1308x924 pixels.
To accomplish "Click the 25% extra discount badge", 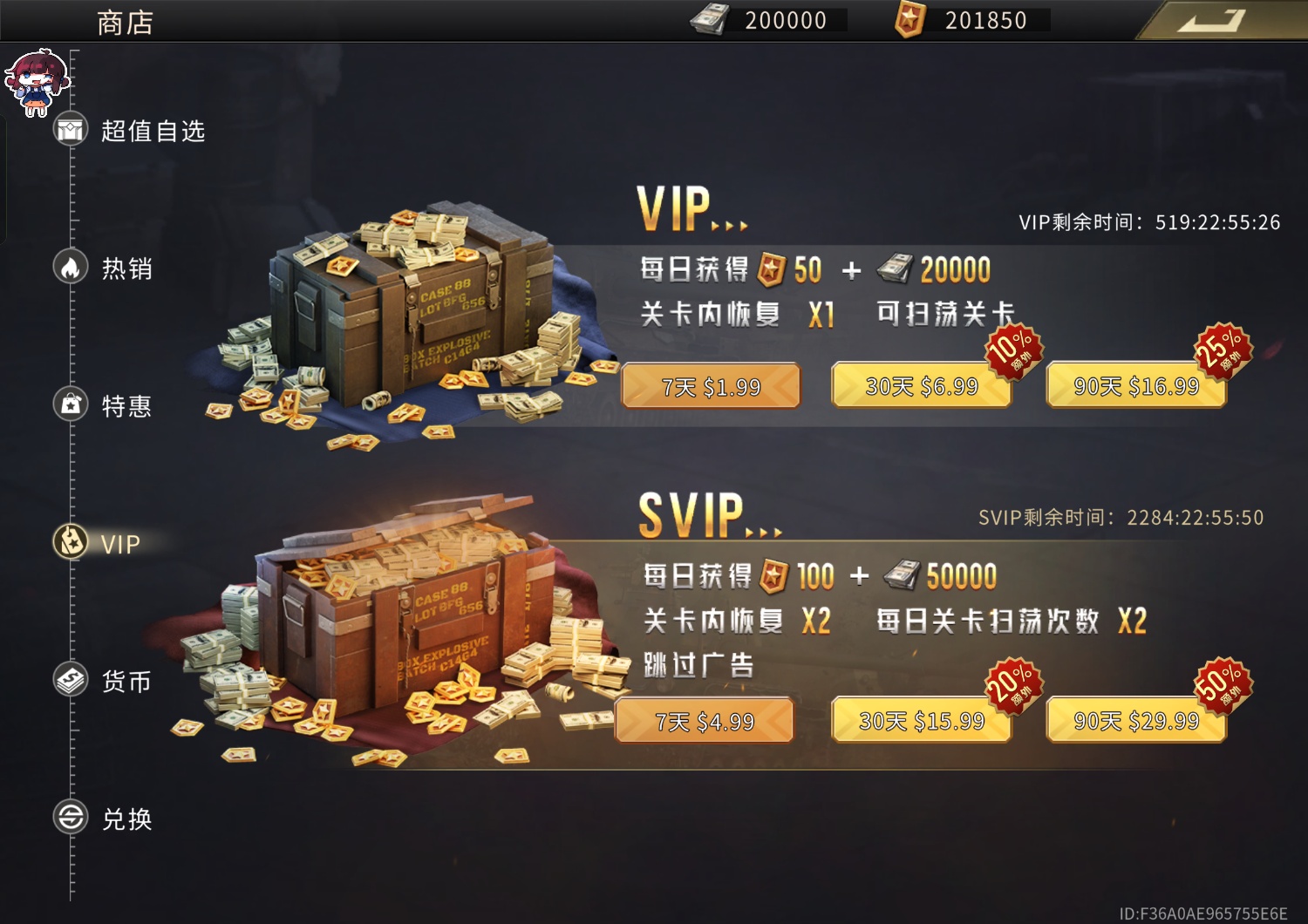I will click(1220, 351).
